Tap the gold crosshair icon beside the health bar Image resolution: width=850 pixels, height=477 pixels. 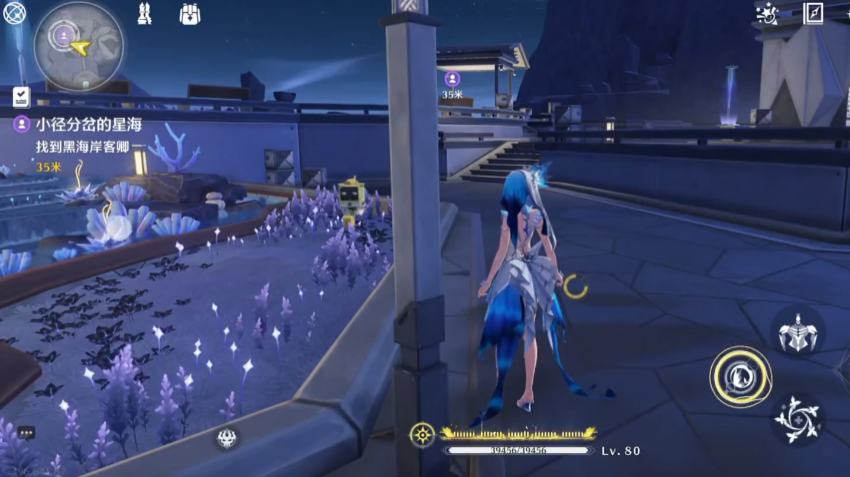[x=423, y=434]
